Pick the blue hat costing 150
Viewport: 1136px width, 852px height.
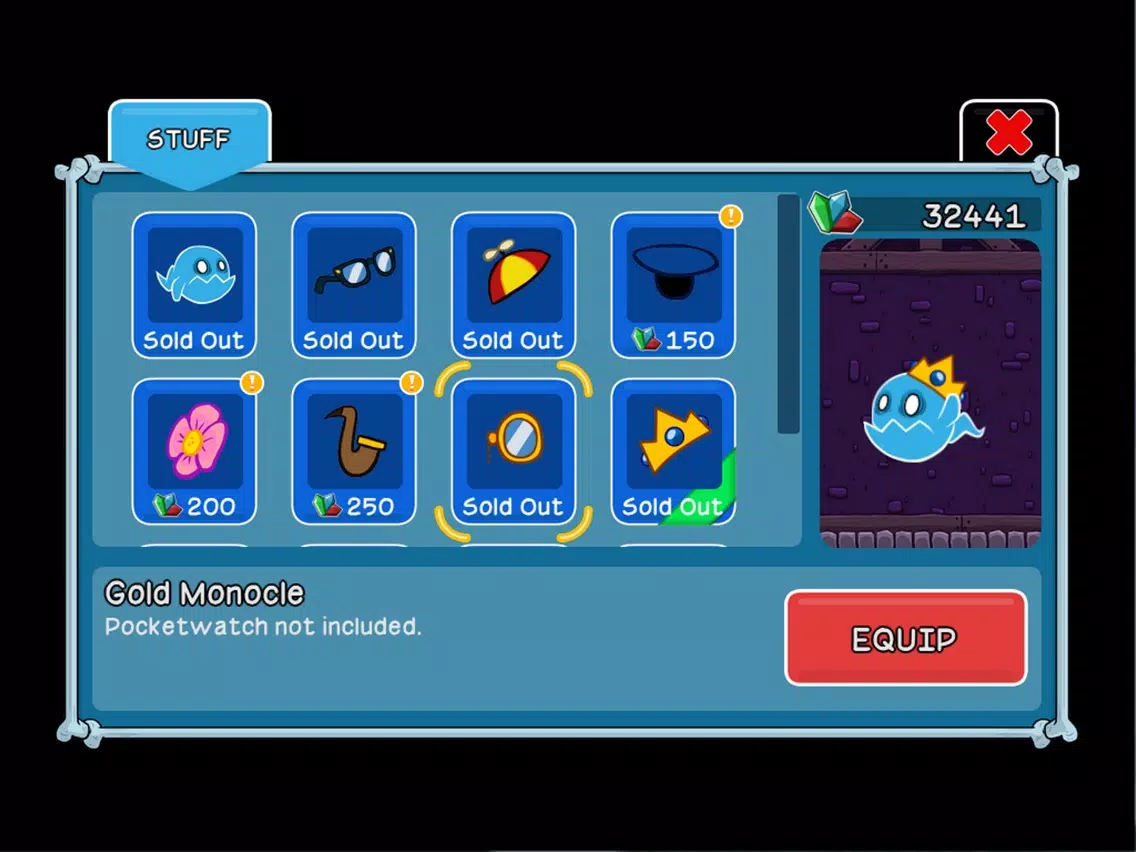tap(673, 285)
